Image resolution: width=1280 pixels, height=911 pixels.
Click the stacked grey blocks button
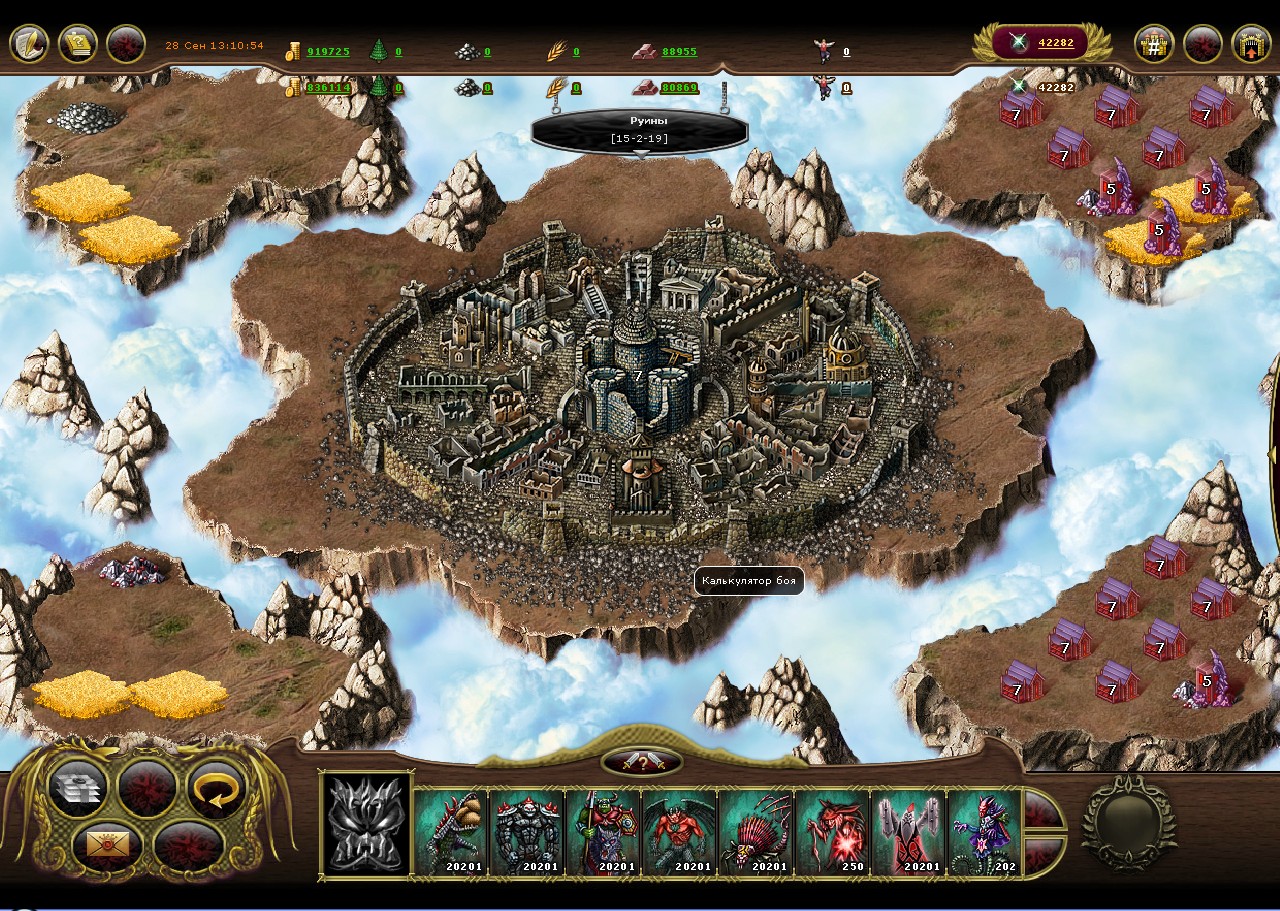click(77, 789)
